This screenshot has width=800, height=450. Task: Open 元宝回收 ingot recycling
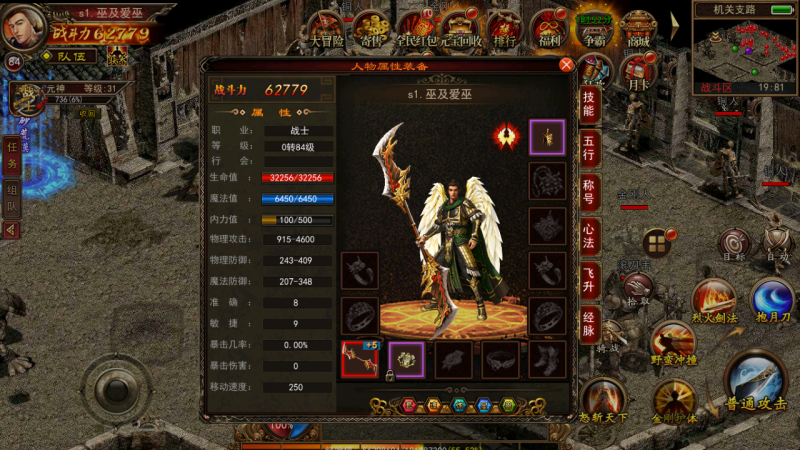tap(461, 27)
